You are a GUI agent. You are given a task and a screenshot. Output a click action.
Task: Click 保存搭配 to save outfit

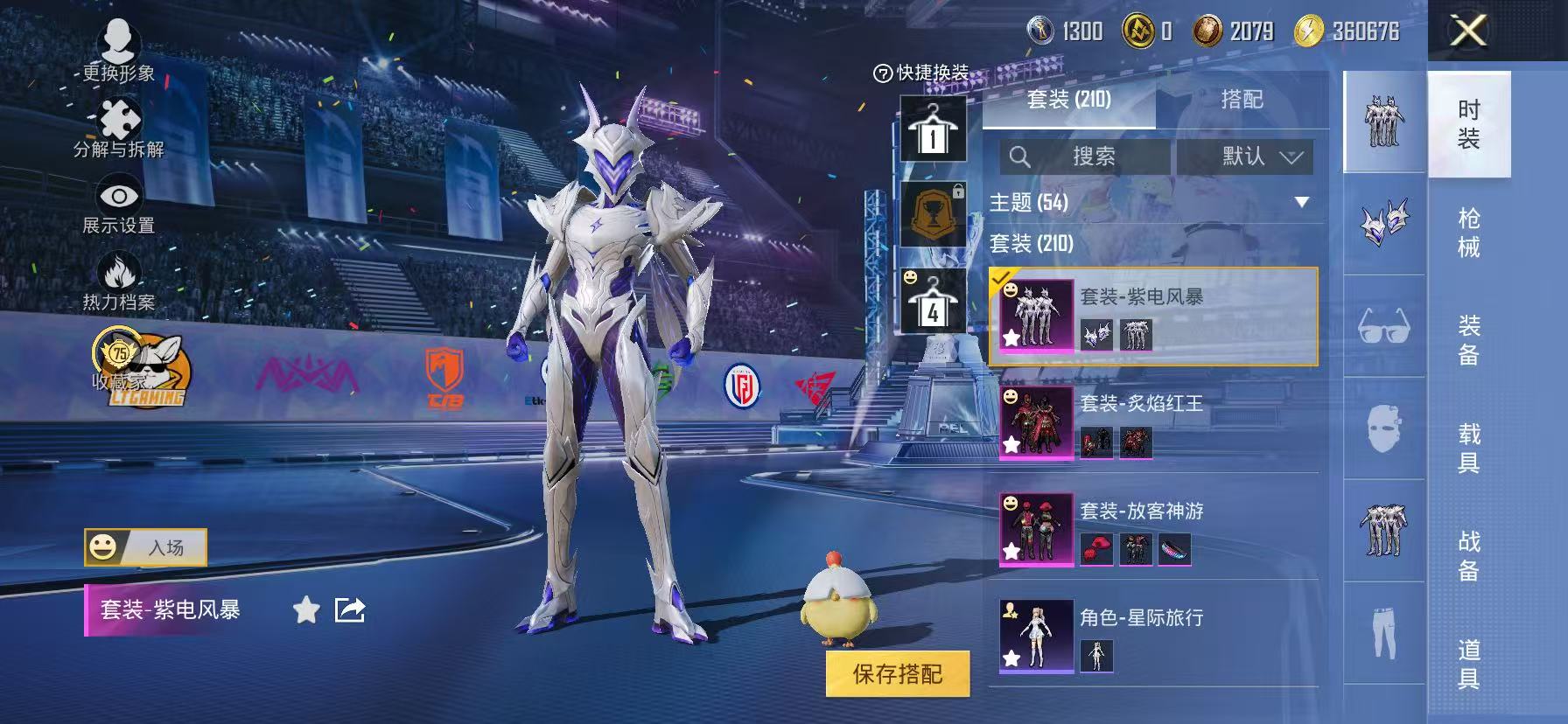point(898,673)
